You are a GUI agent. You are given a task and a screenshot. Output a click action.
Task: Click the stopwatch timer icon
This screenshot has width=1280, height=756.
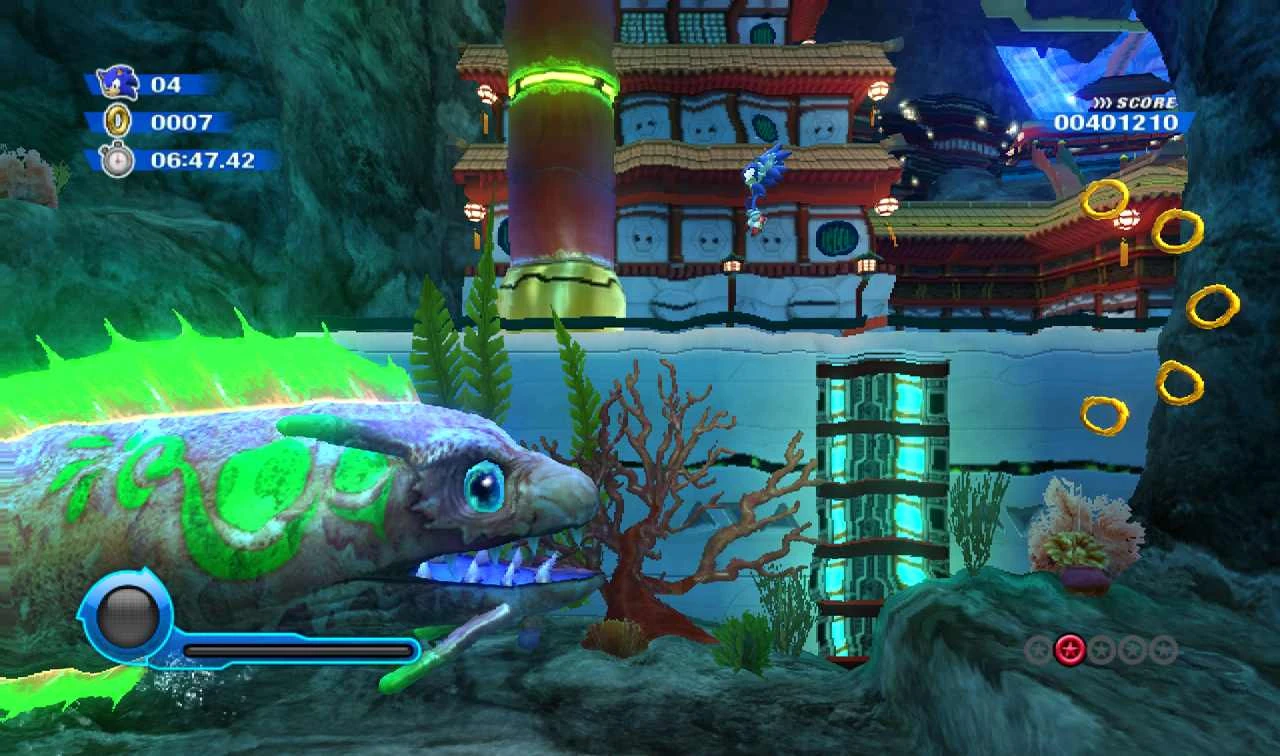[x=117, y=160]
